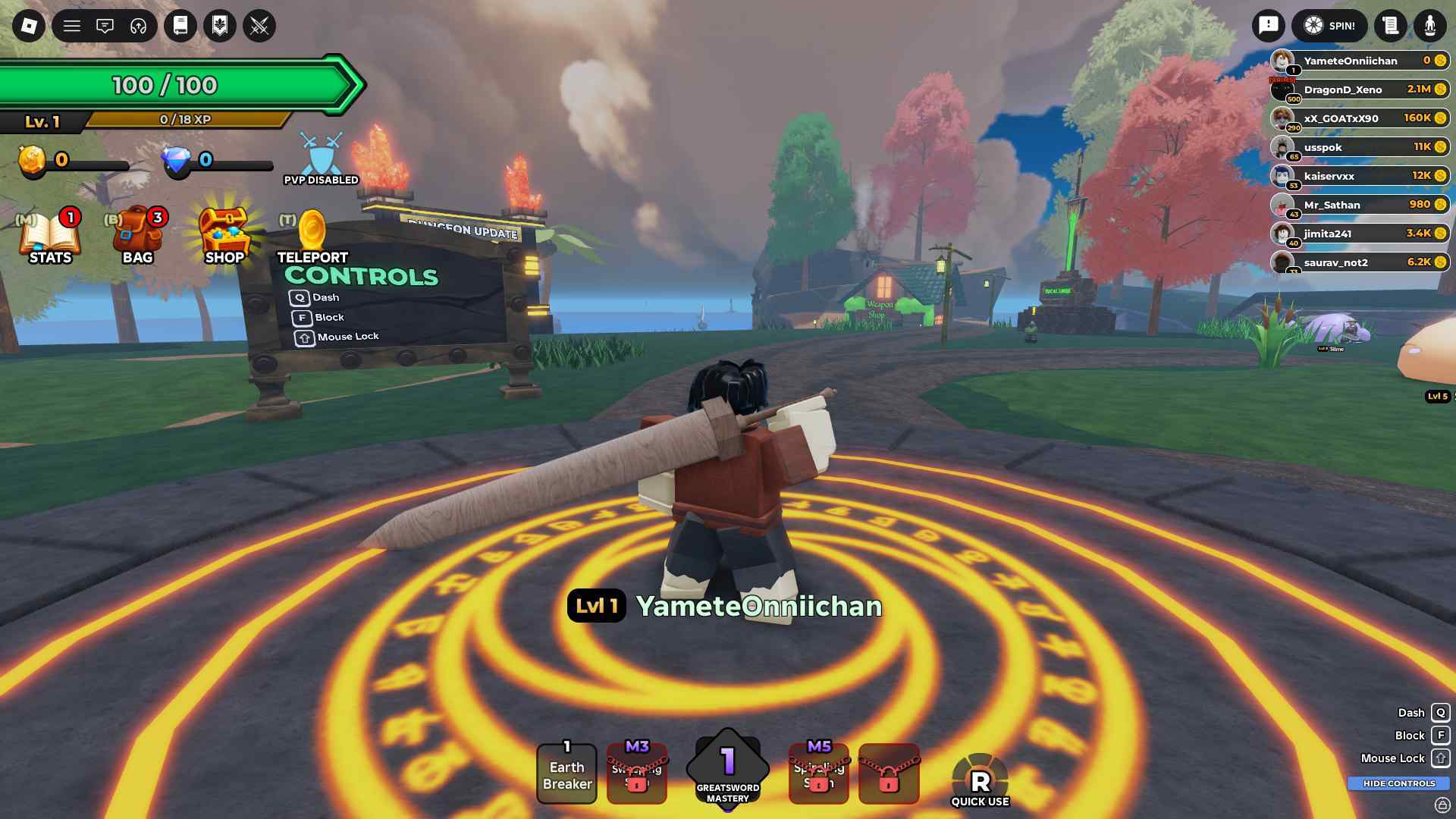
Task: Open the chat bubble
Action: [105, 25]
